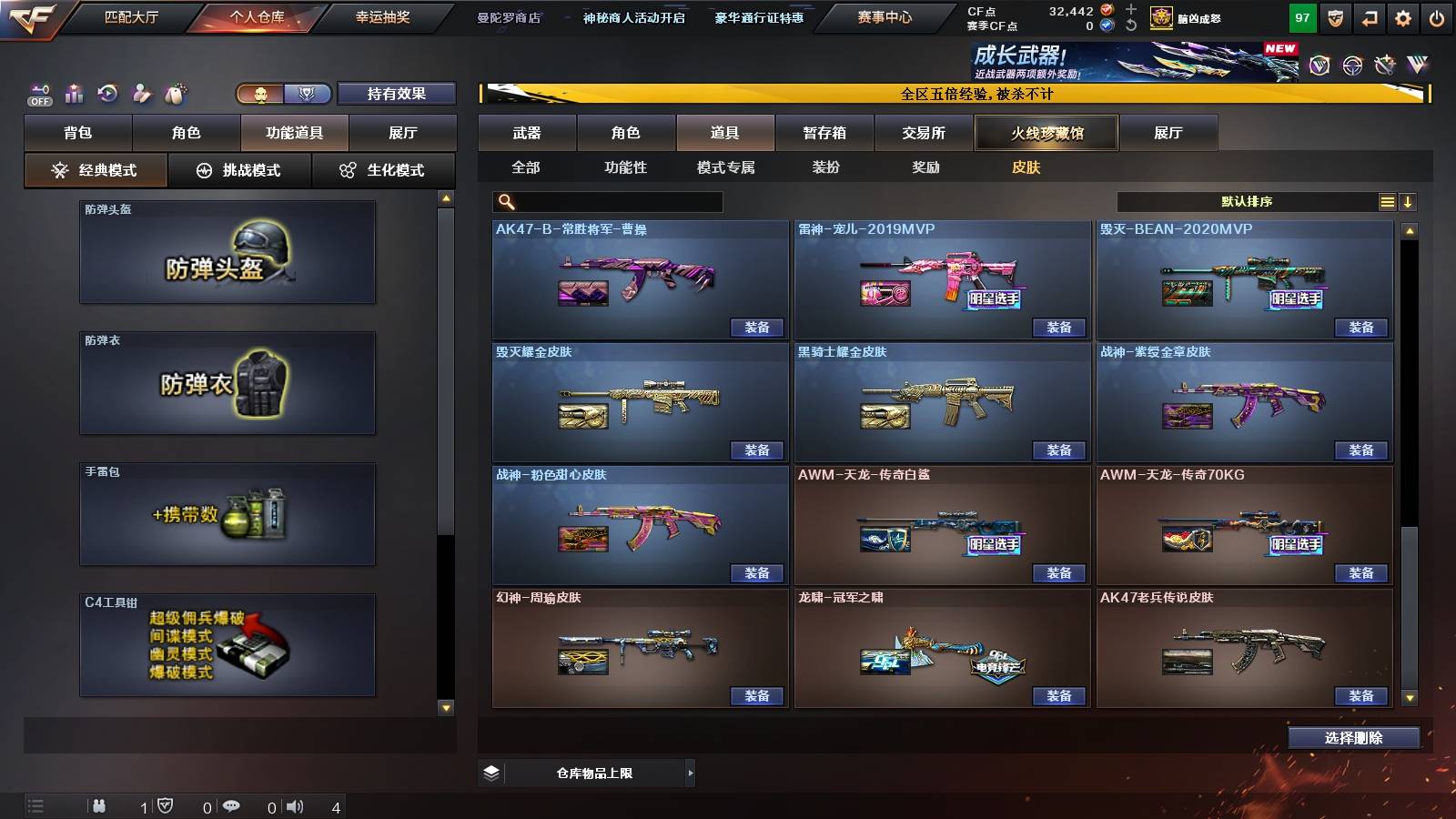Click the speaker volume icon in bottom bar

(x=294, y=805)
